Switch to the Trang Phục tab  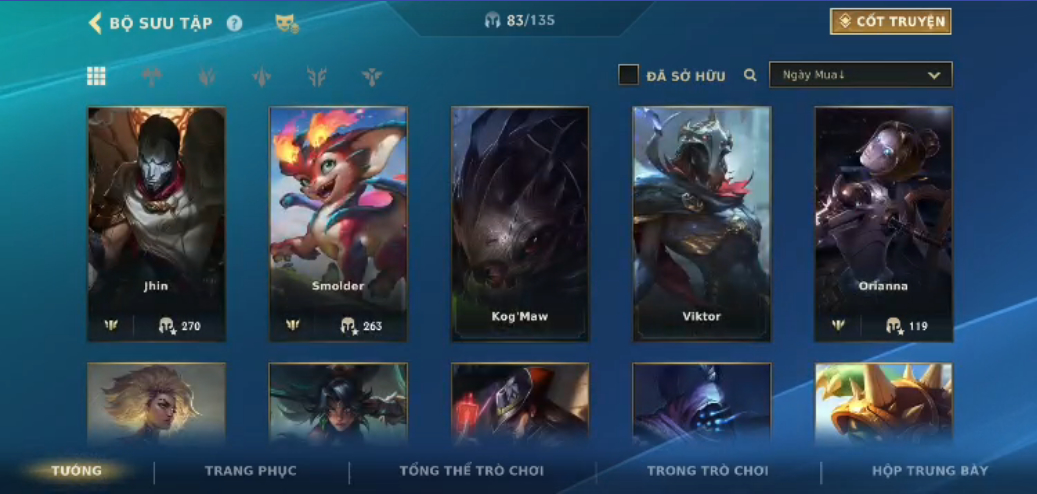tap(251, 471)
